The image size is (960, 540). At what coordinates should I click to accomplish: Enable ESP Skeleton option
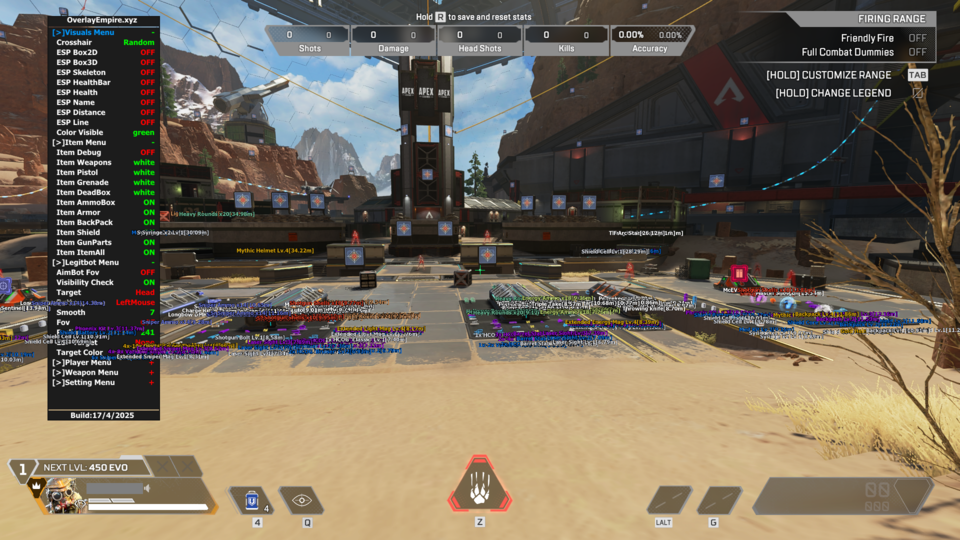click(x=147, y=73)
